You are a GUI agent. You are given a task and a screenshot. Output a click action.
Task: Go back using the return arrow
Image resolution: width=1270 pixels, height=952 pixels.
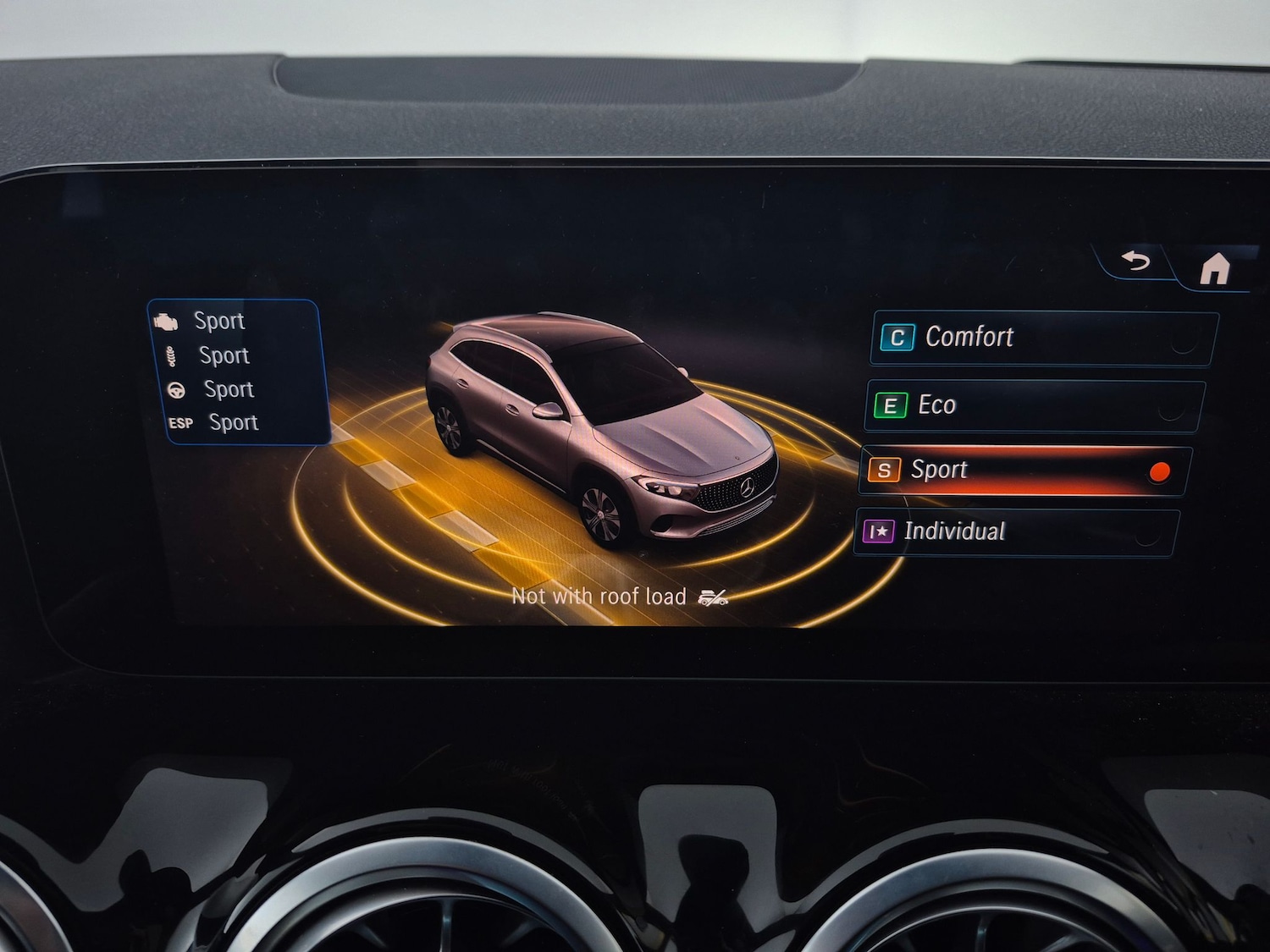coord(1135,261)
